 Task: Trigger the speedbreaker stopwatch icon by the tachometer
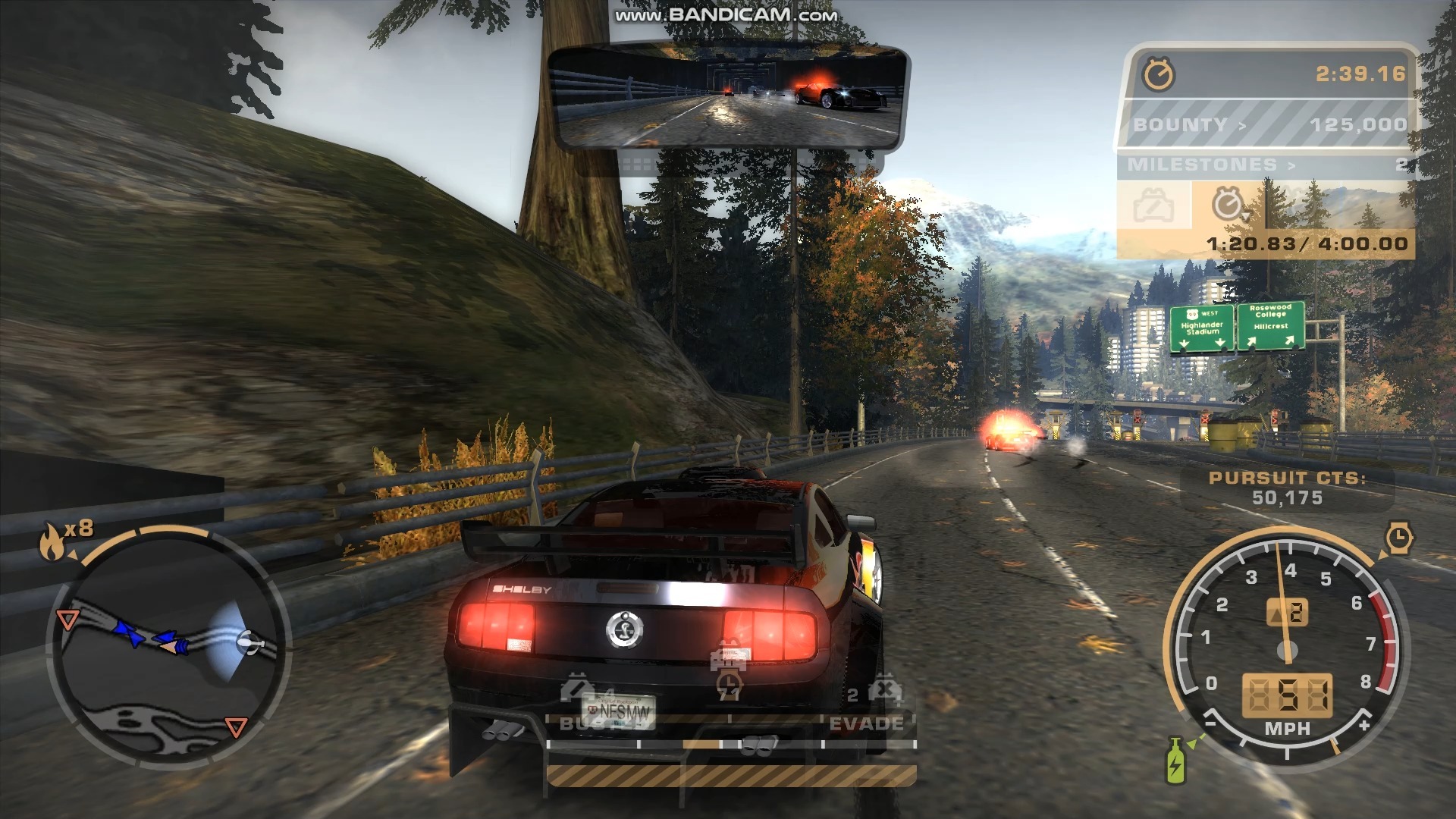pyautogui.click(x=1398, y=538)
